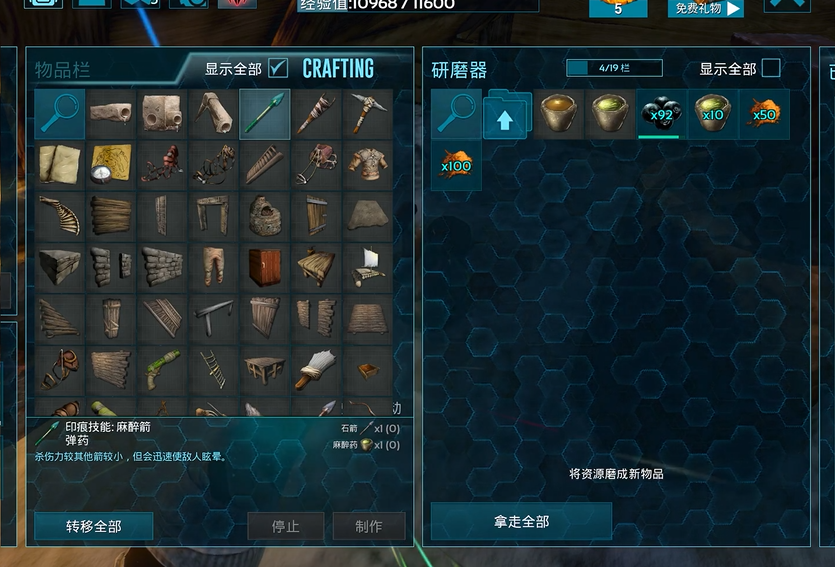This screenshot has height=567, width=835.
Task: Select the x50 orange powder stack
Action: 764,114
